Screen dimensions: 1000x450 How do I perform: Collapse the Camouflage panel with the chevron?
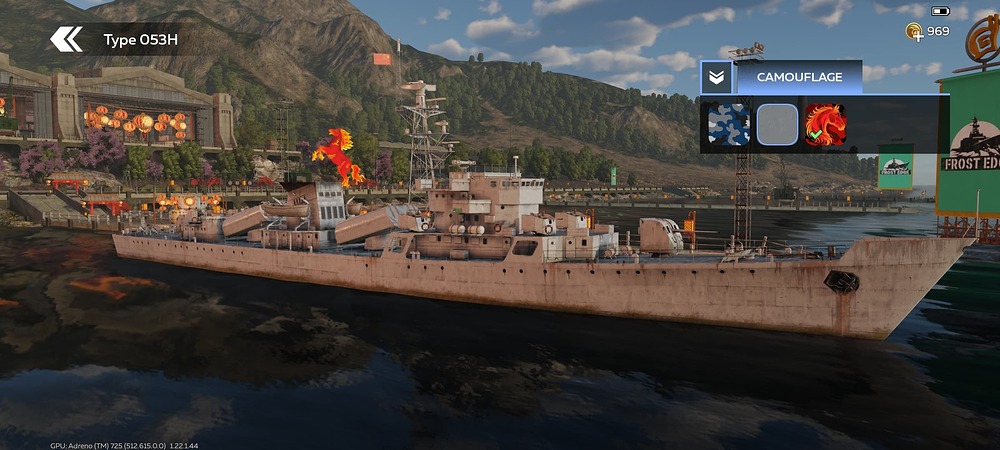(x=715, y=77)
